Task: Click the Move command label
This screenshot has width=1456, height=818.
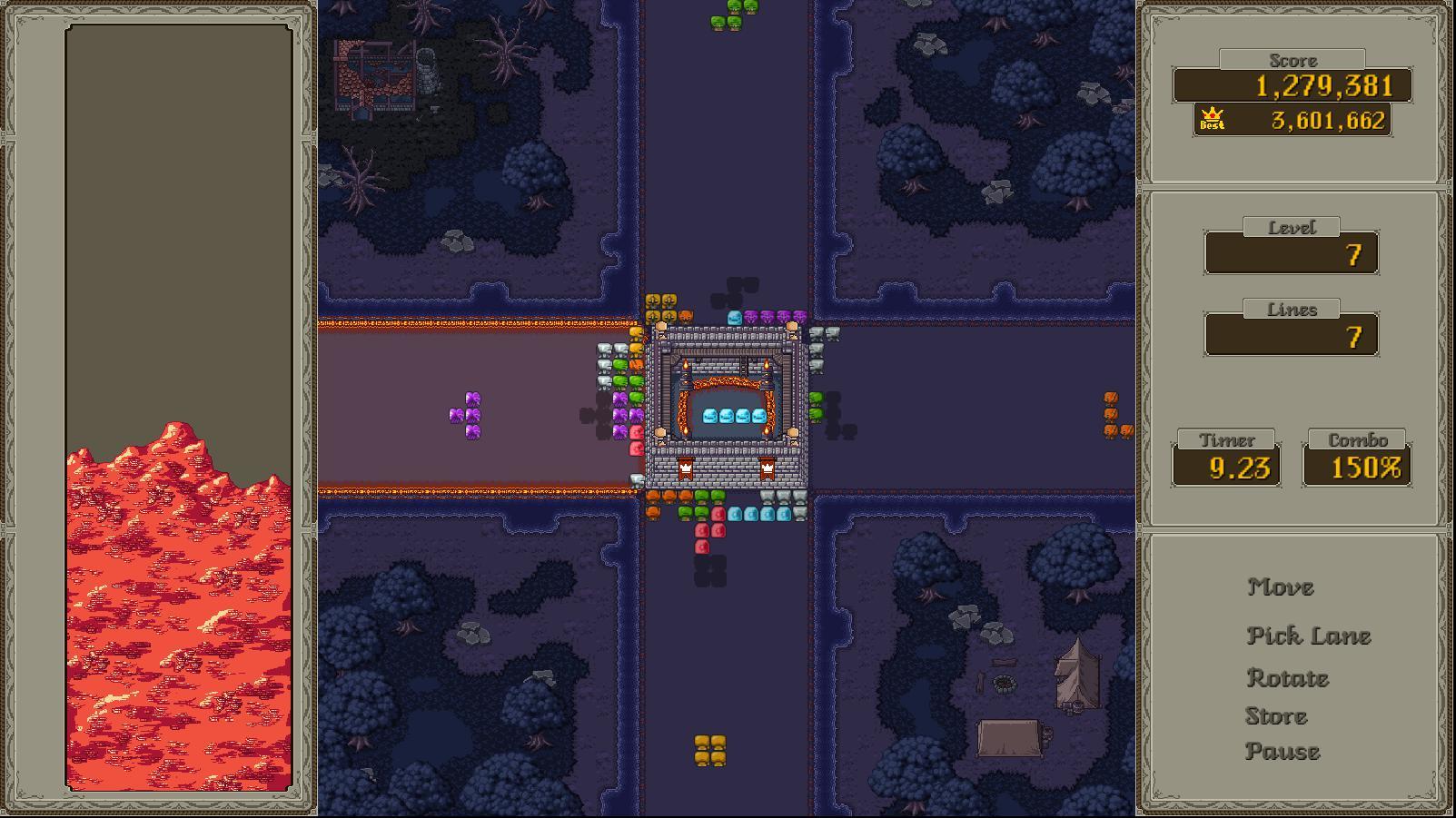Action: (x=1281, y=587)
